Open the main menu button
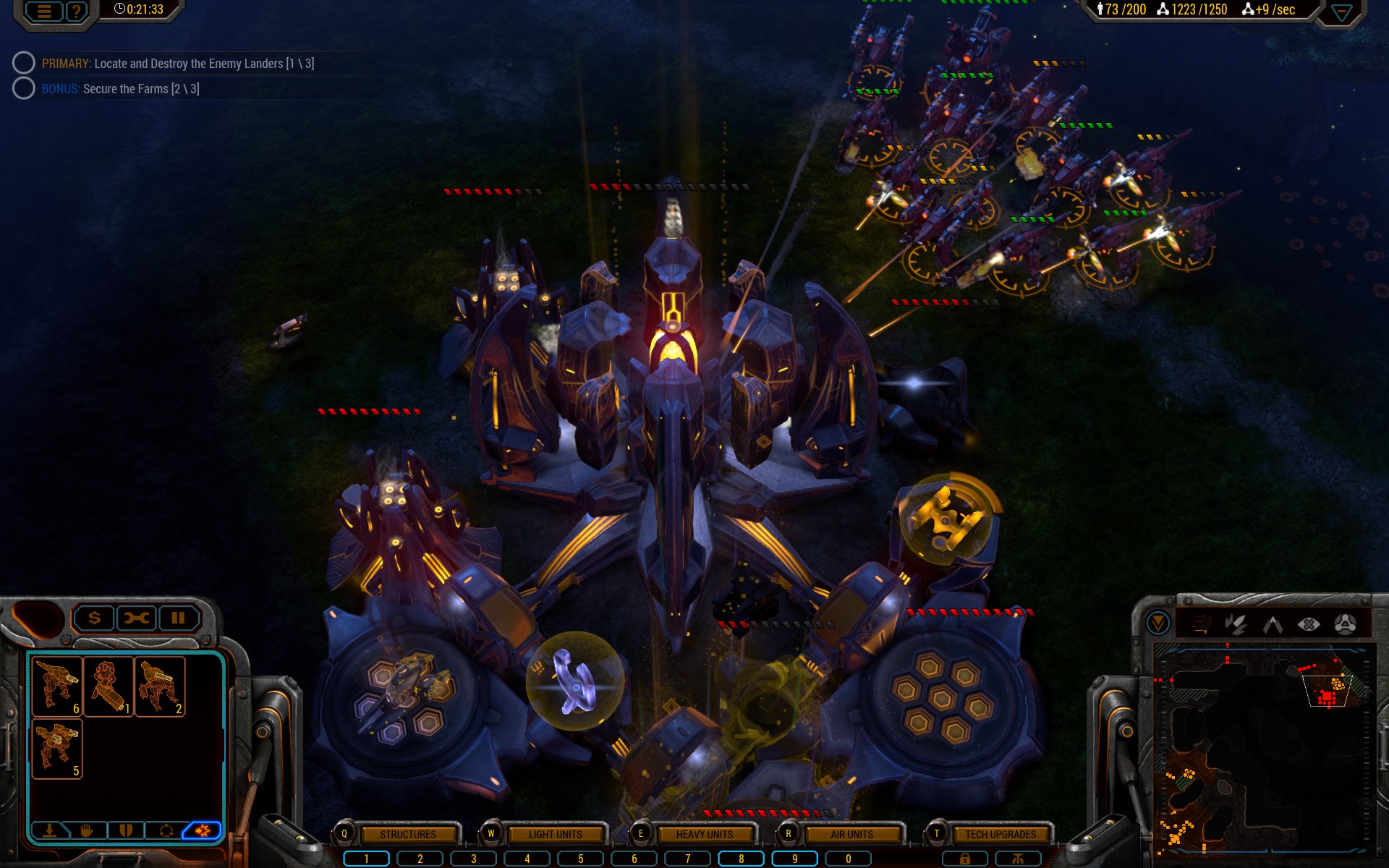The image size is (1389, 868). click(x=44, y=11)
